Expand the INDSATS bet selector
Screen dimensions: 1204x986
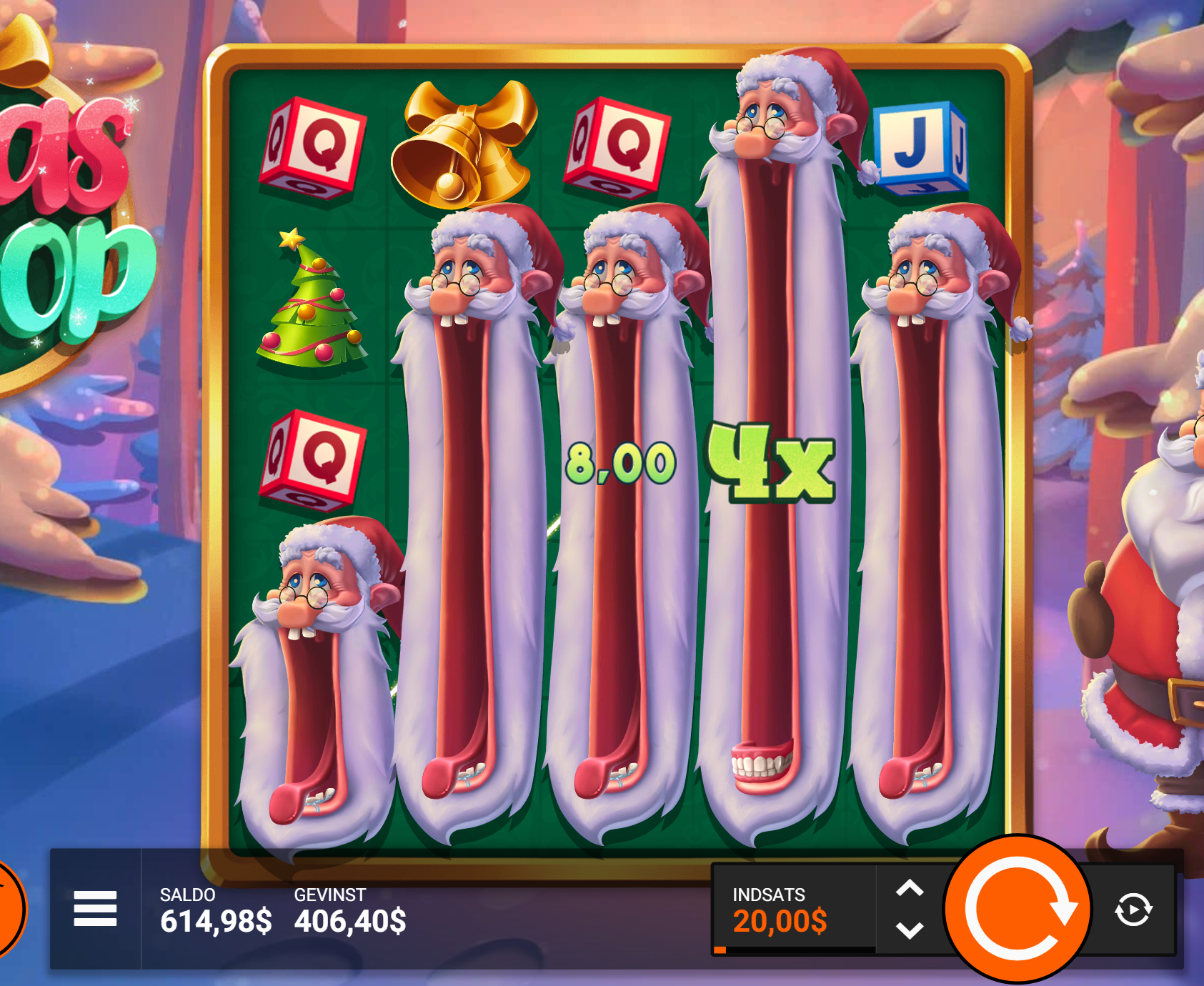768,894
